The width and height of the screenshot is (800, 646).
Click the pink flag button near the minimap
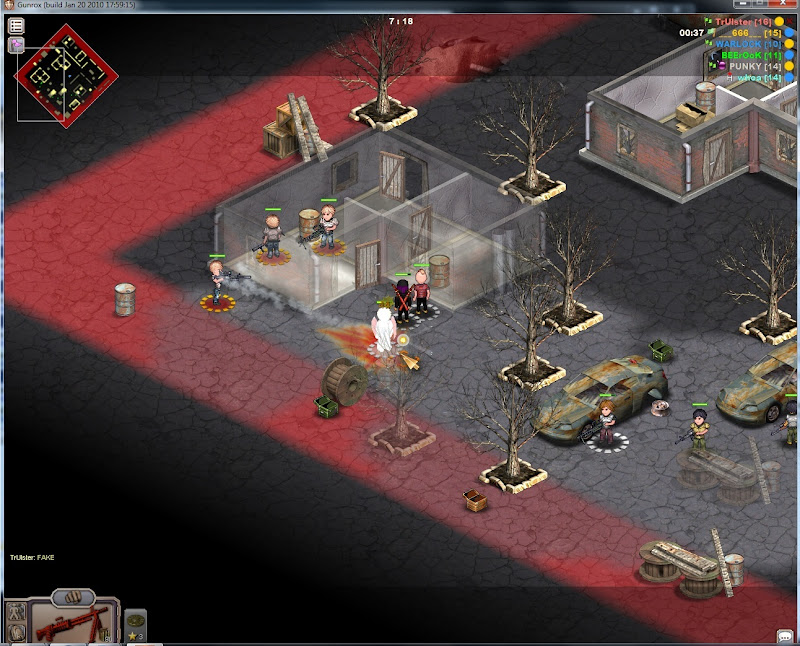tap(16, 45)
